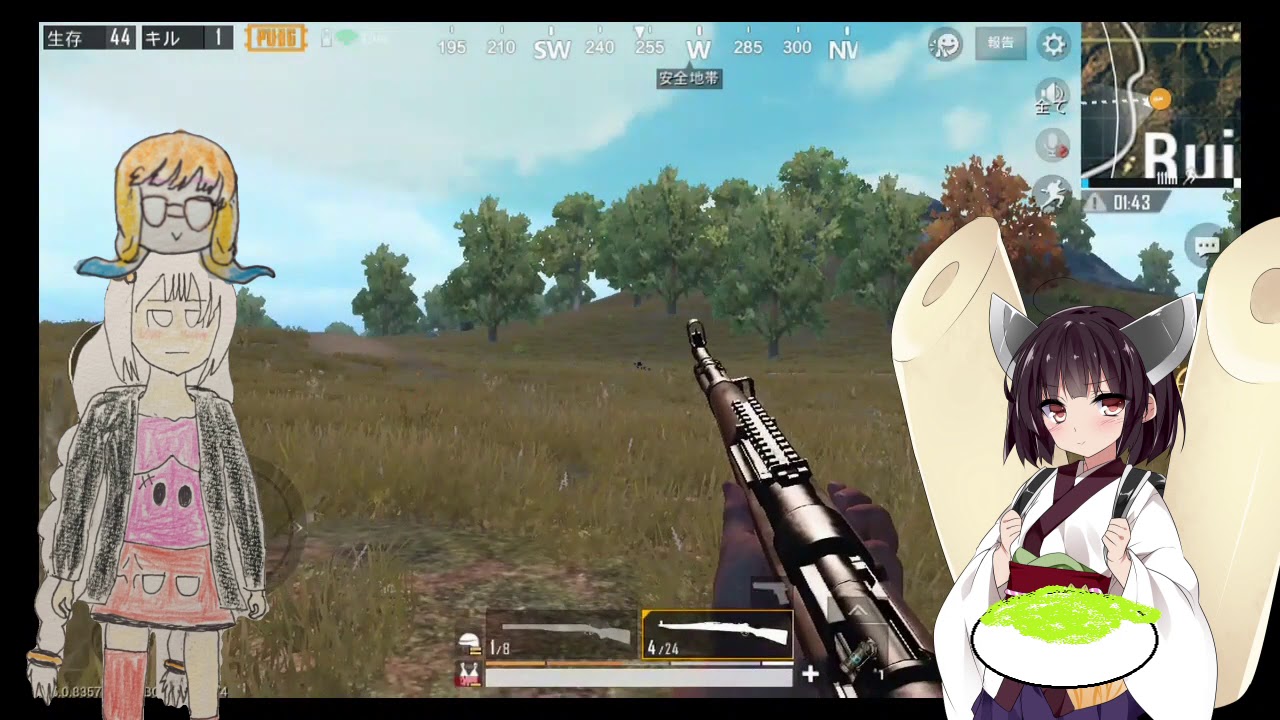
Task: Toggle the action icon below the microphone button
Action: [1055, 192]
